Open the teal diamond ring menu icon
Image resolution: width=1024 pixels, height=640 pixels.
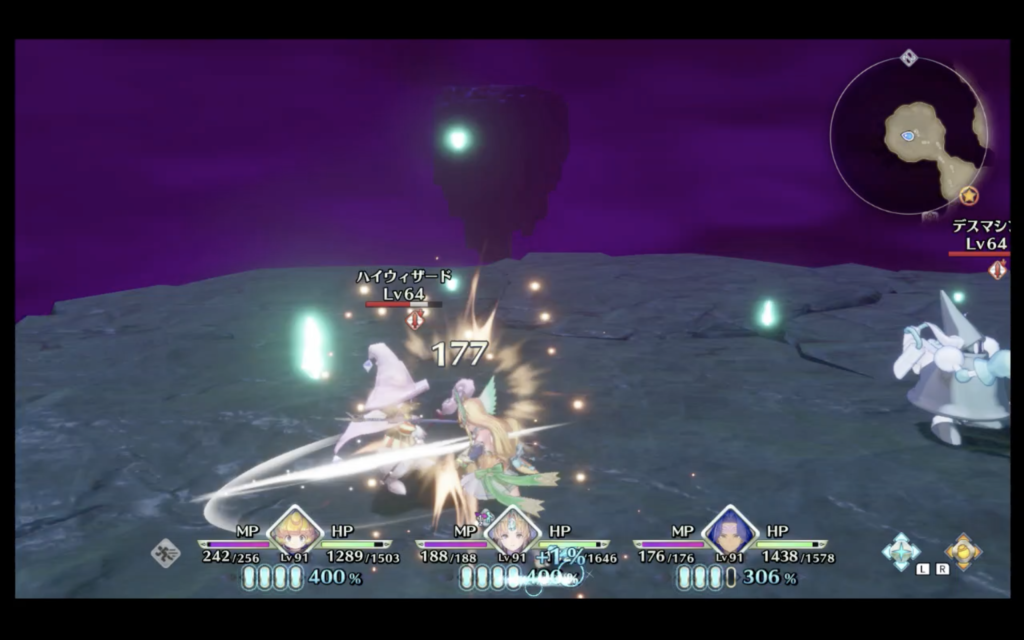coord(902,551)
